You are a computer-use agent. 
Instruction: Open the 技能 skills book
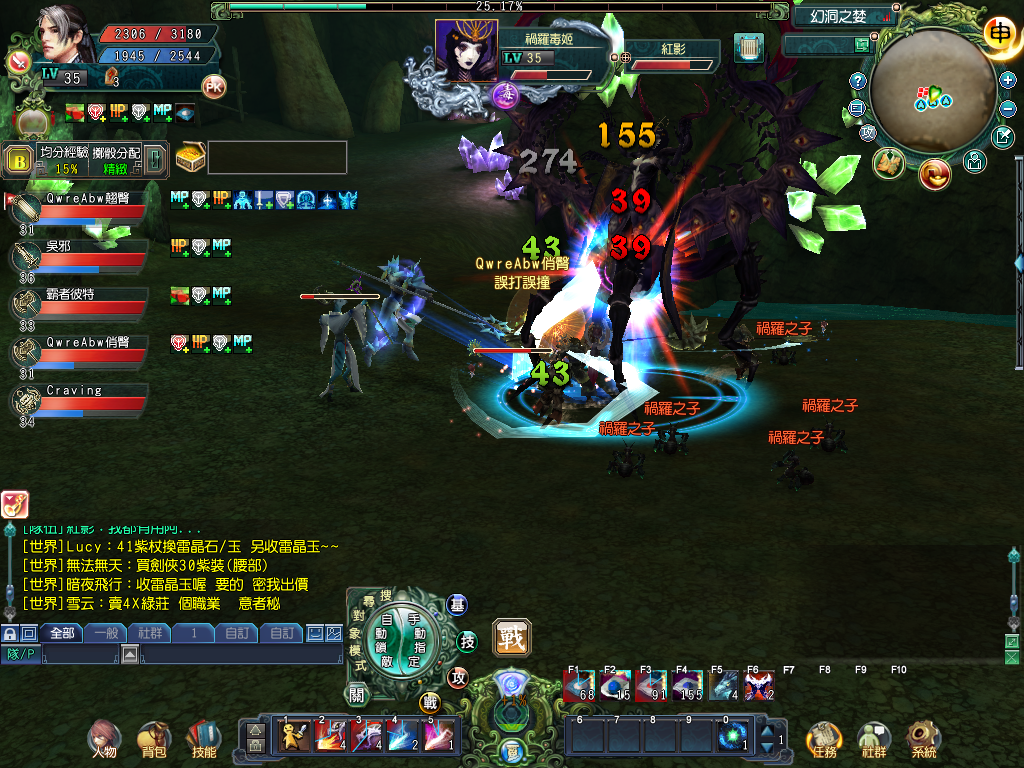tap(203, 738)
